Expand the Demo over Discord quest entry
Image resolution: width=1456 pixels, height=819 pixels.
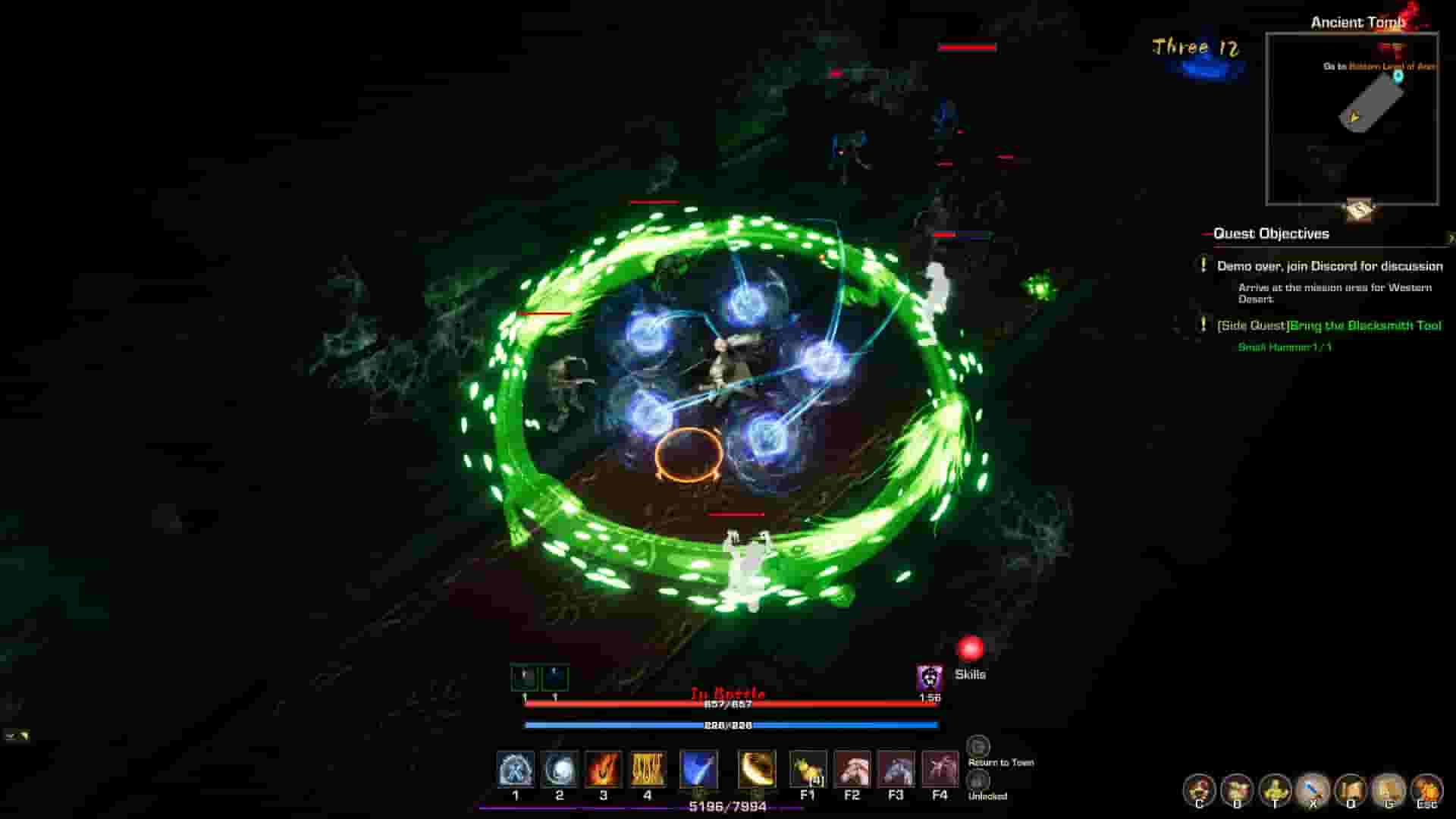point(1329,267)
